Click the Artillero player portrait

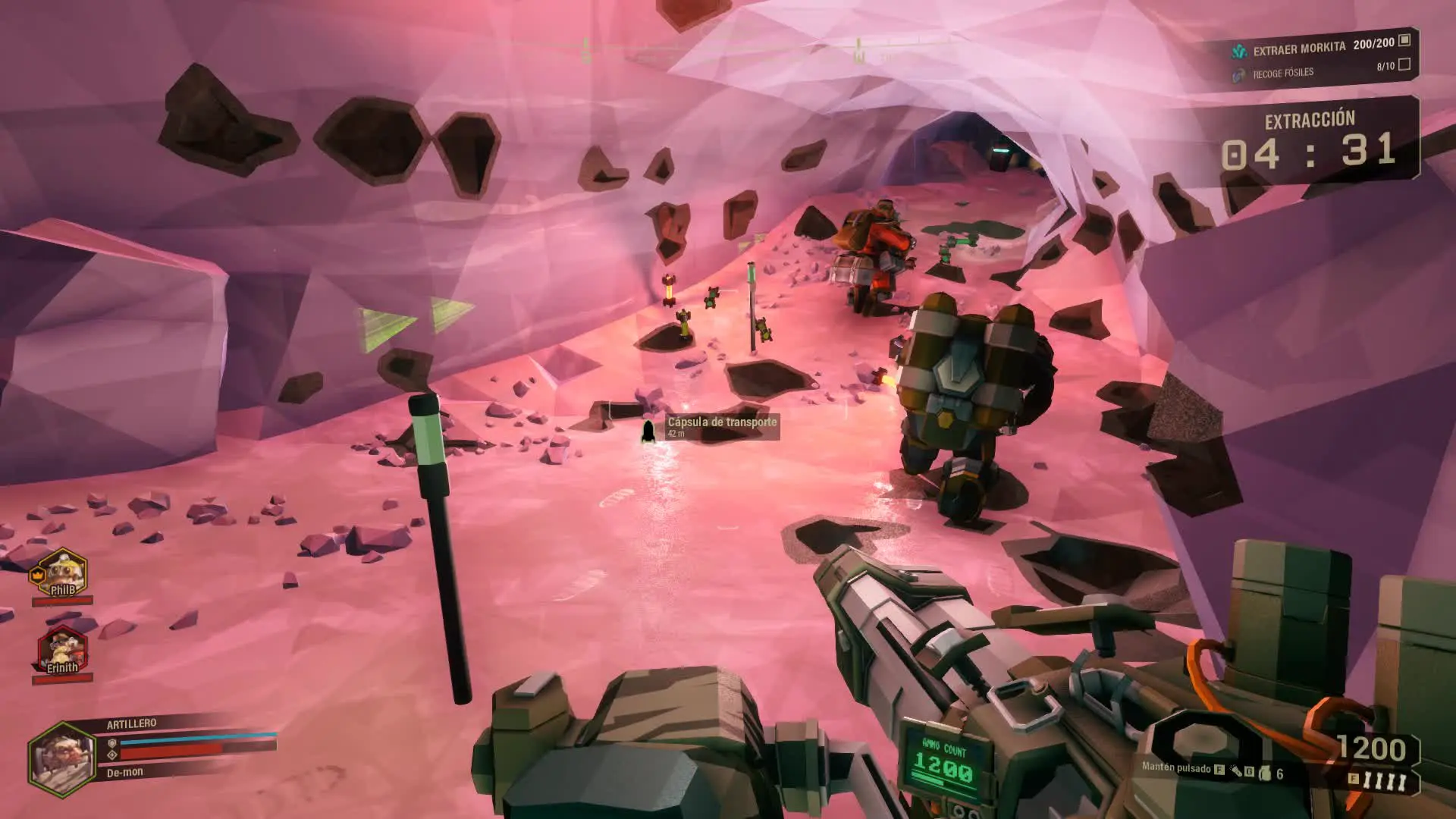[x=62, y=758]
